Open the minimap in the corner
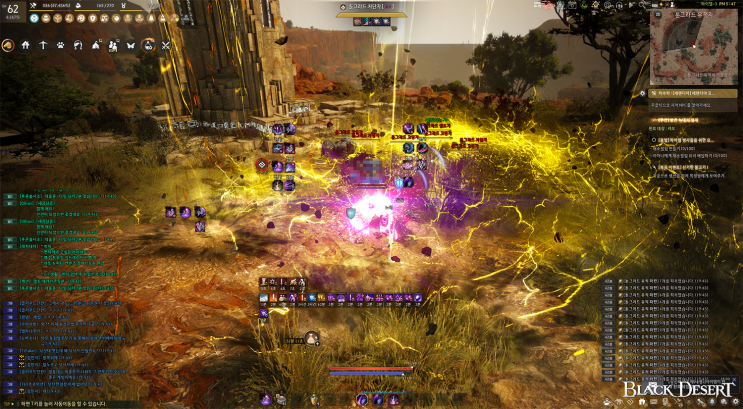The image size is (743, 409). tap(690, 48)
